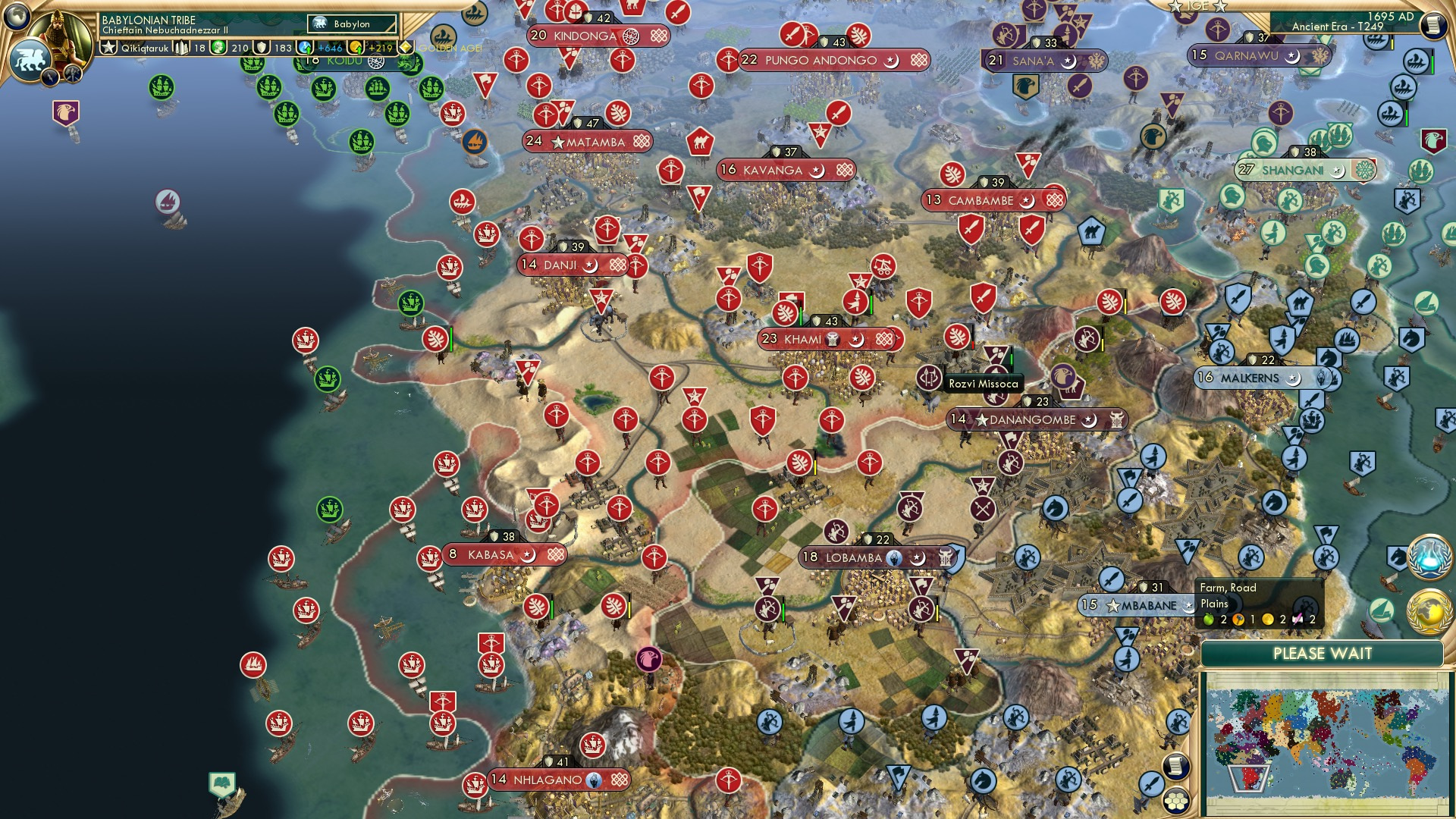
Task: Click the gold +219 coin icon
Action: point(356,48)
